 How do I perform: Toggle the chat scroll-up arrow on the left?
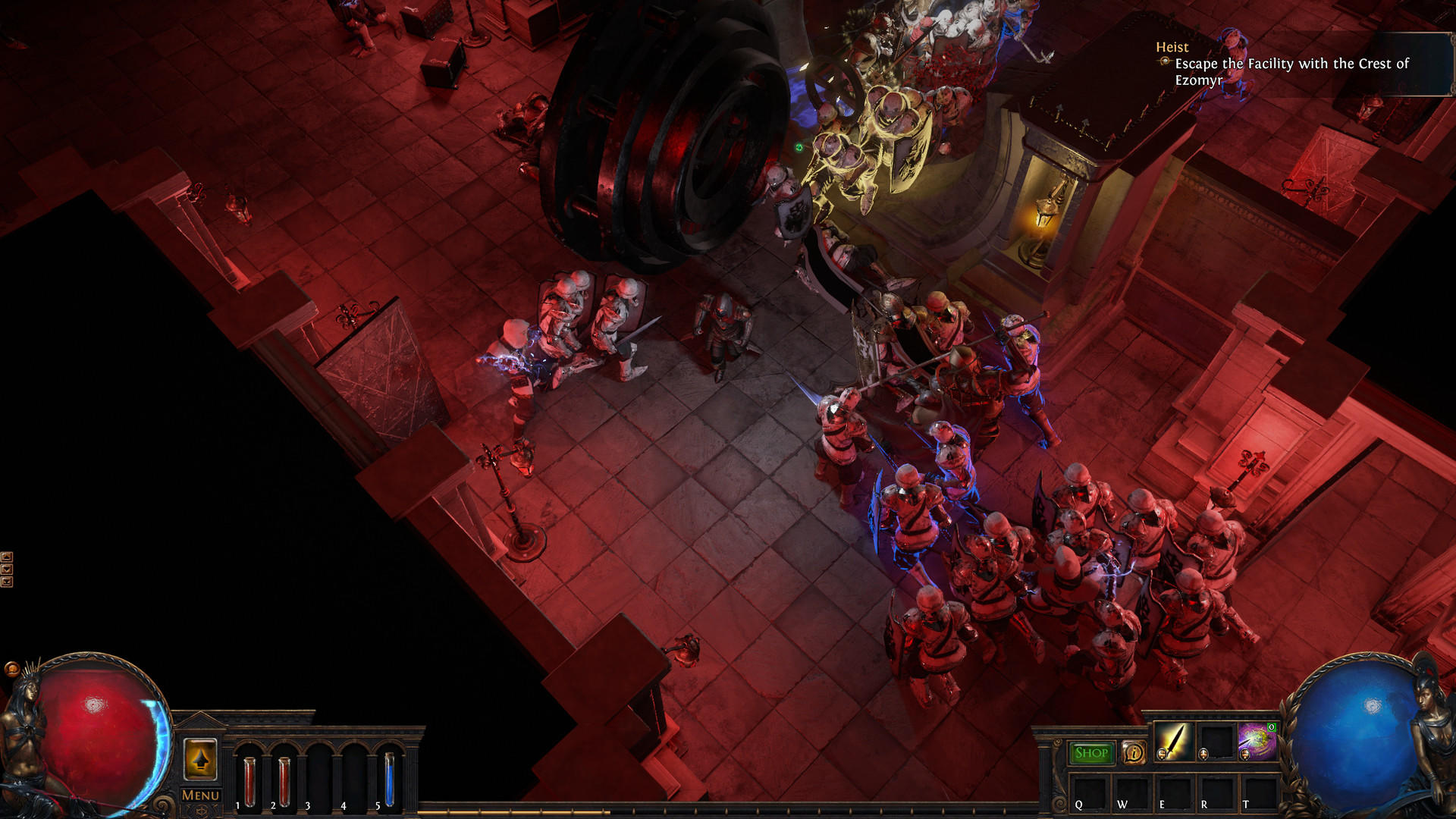[7, 557]
